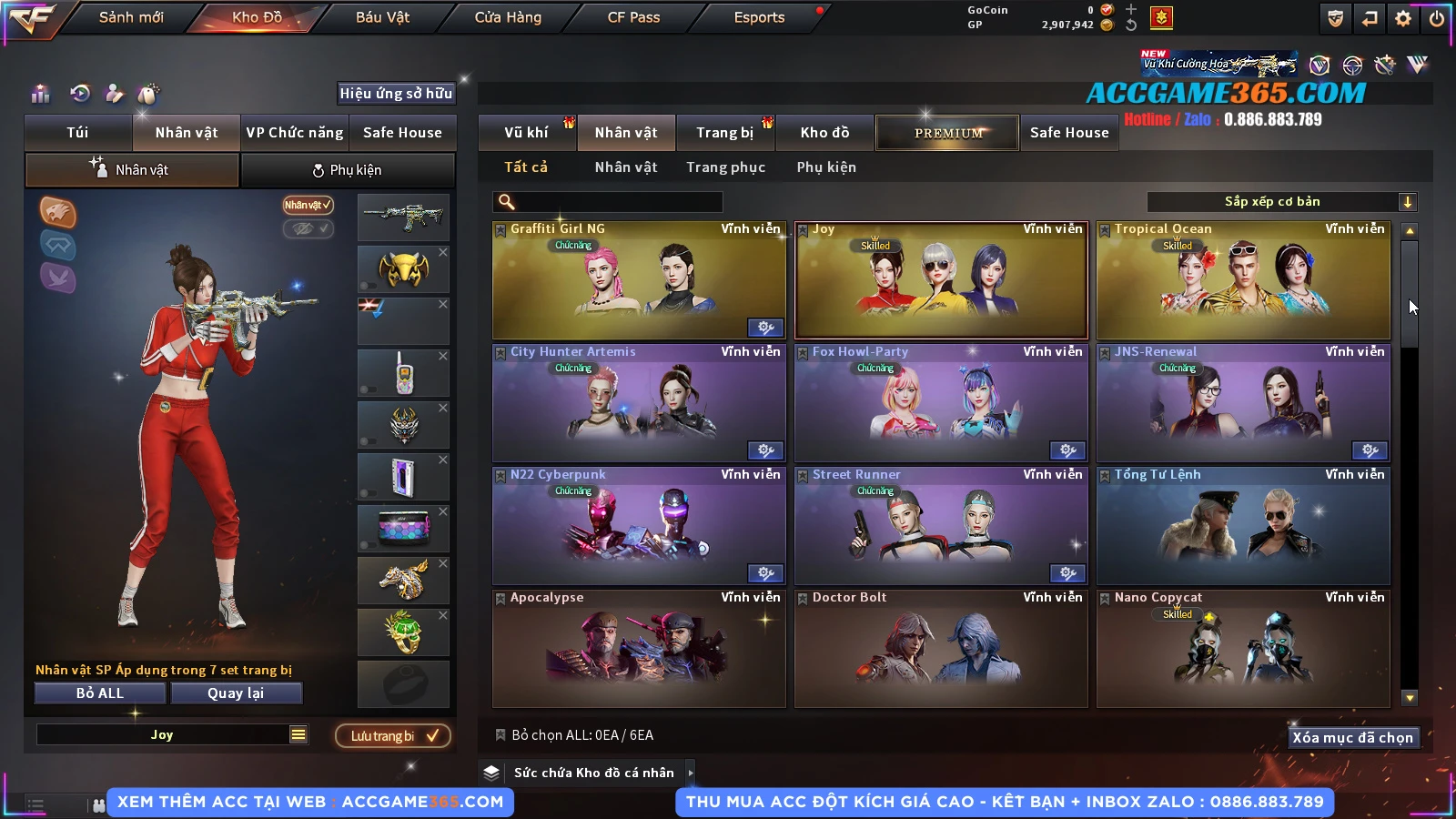Open the Trang bị tab
This screenshot has height=819, width=1456.
(x=724, y=133)
